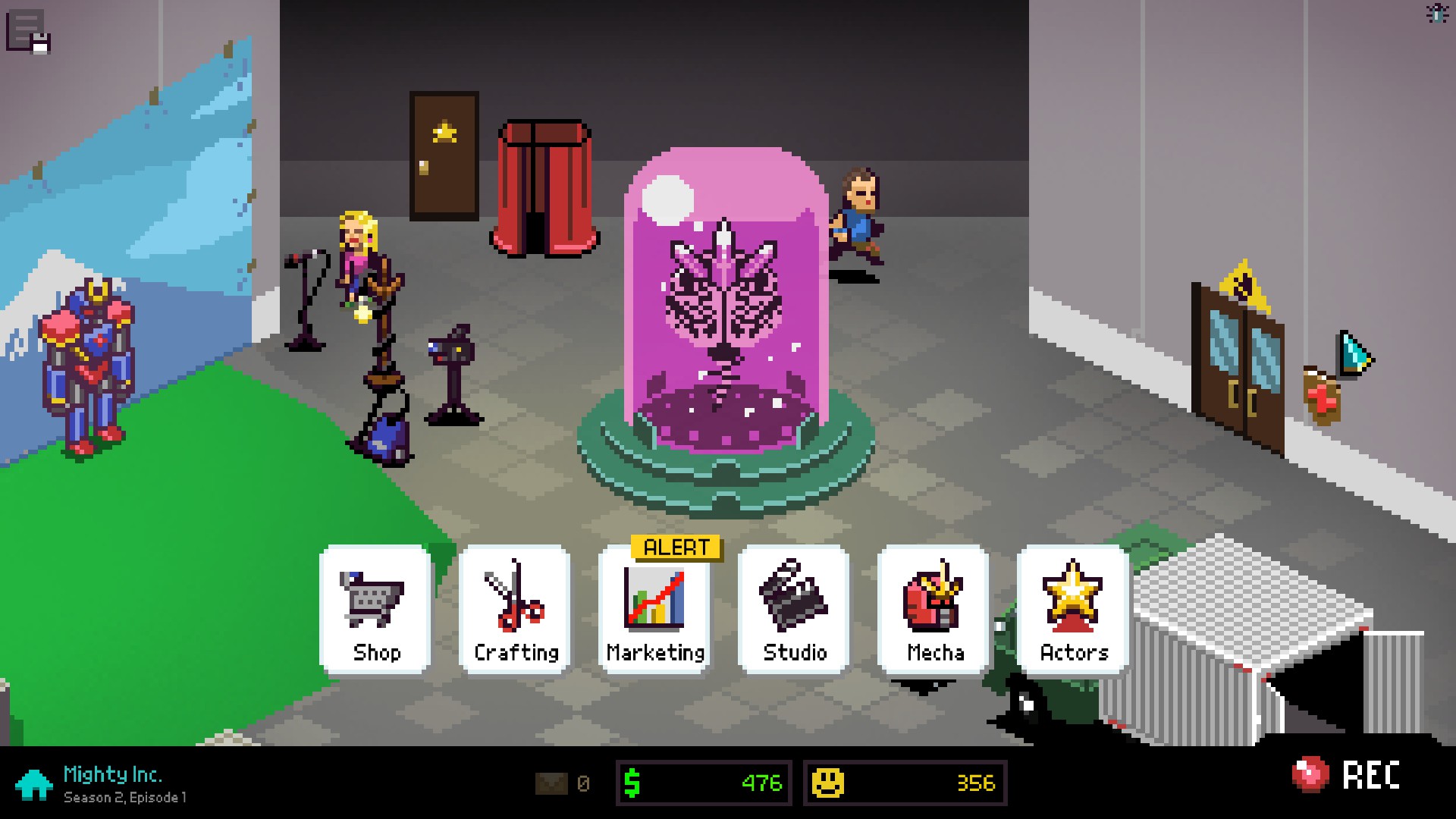
Task: Click the home icon beside Mighty Inc.
Action: [x=34, y=785]
